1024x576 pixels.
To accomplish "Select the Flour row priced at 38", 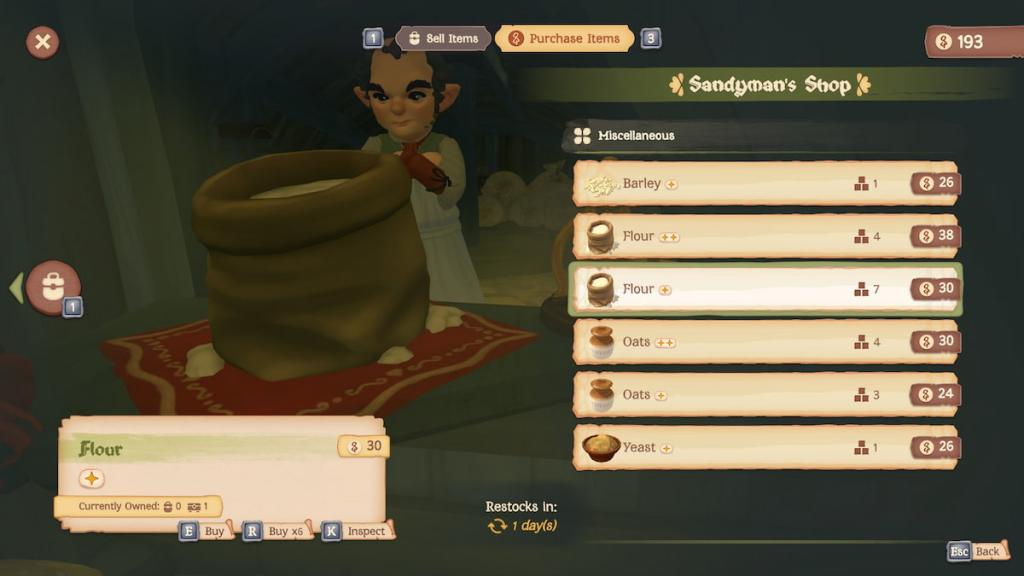I will pyautogui.click(x=765, y=237).
